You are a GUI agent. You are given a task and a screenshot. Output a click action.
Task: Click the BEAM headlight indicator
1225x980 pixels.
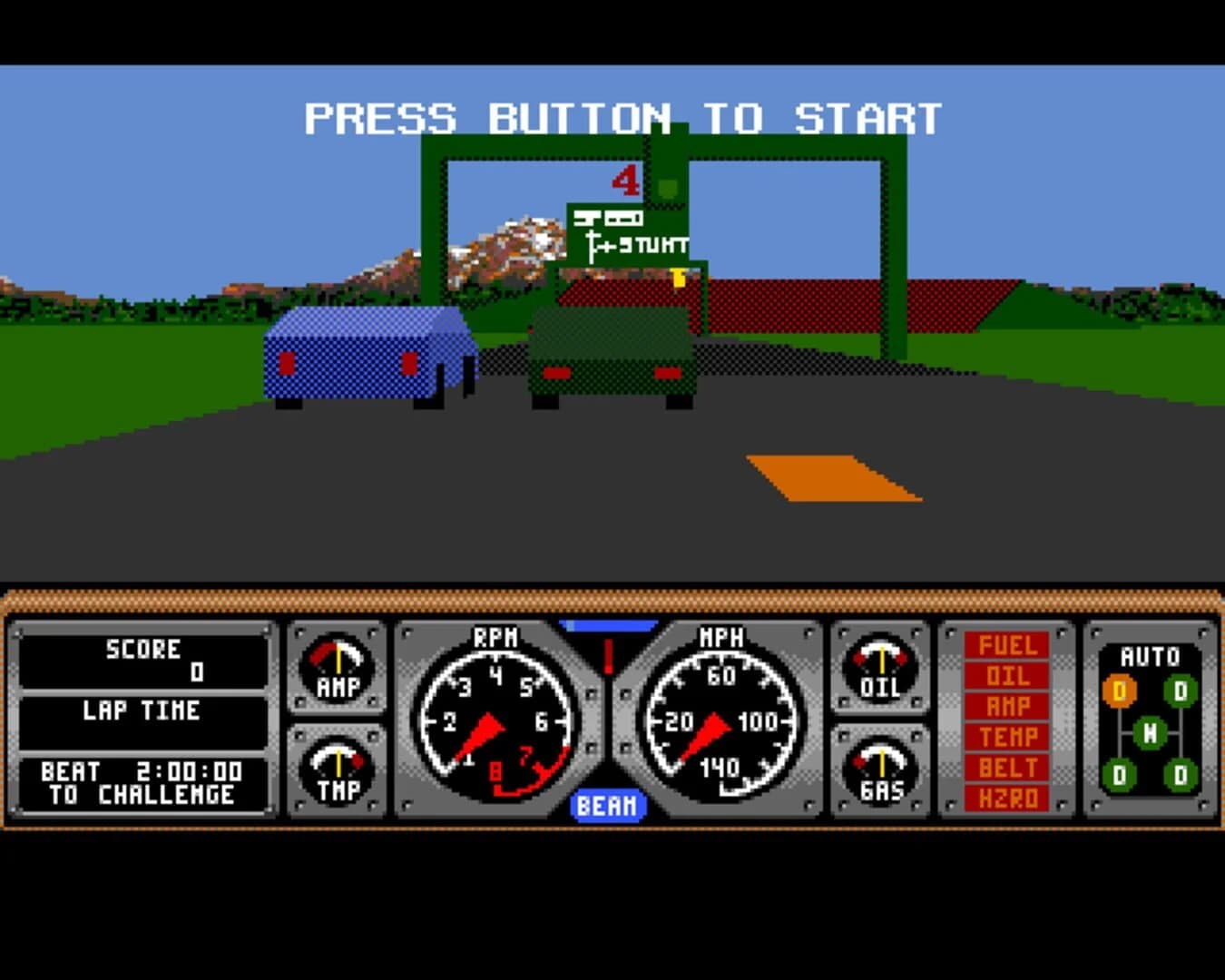tap(609, 803)
